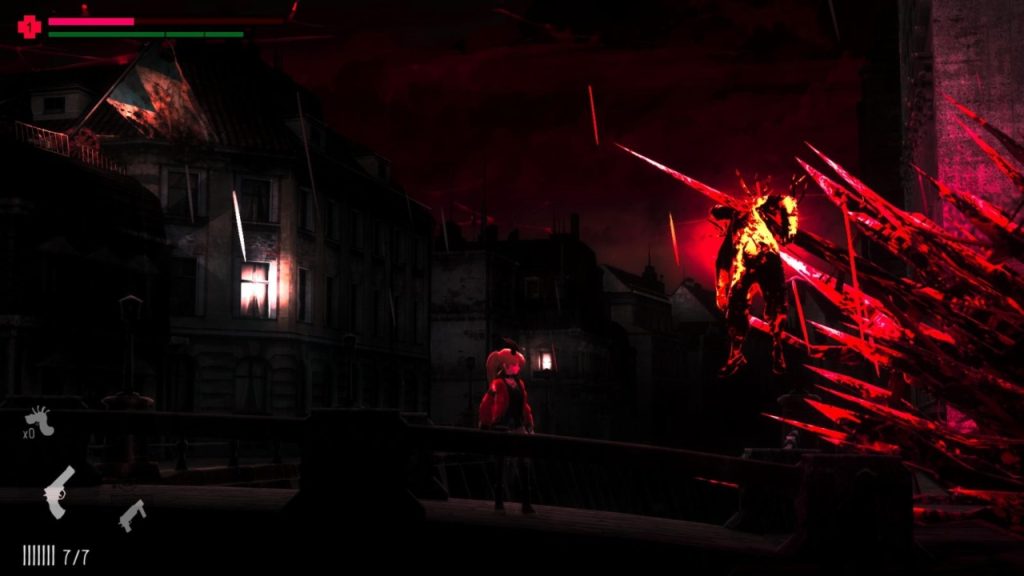Select the revolver weapon icon
Viewport: 1024px width, 576px height.
[x=59, y=491]
